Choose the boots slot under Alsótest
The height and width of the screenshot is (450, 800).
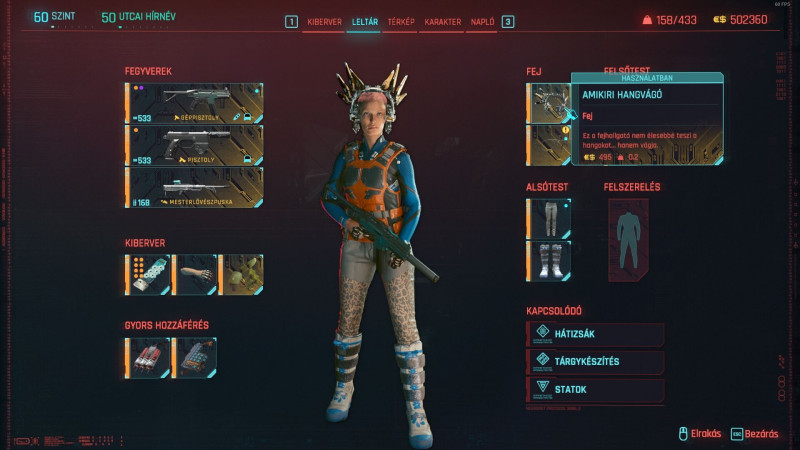click(x=548, y=260)
